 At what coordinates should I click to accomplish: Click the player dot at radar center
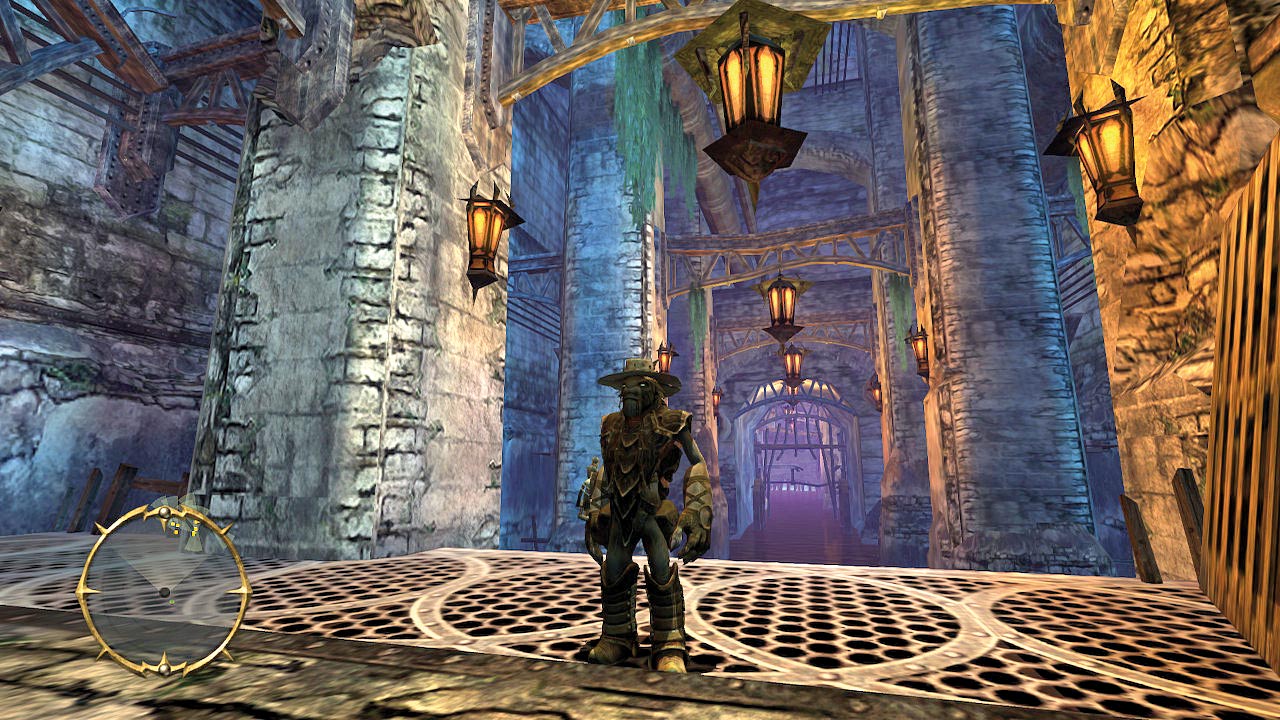click(x=165, y=593)
